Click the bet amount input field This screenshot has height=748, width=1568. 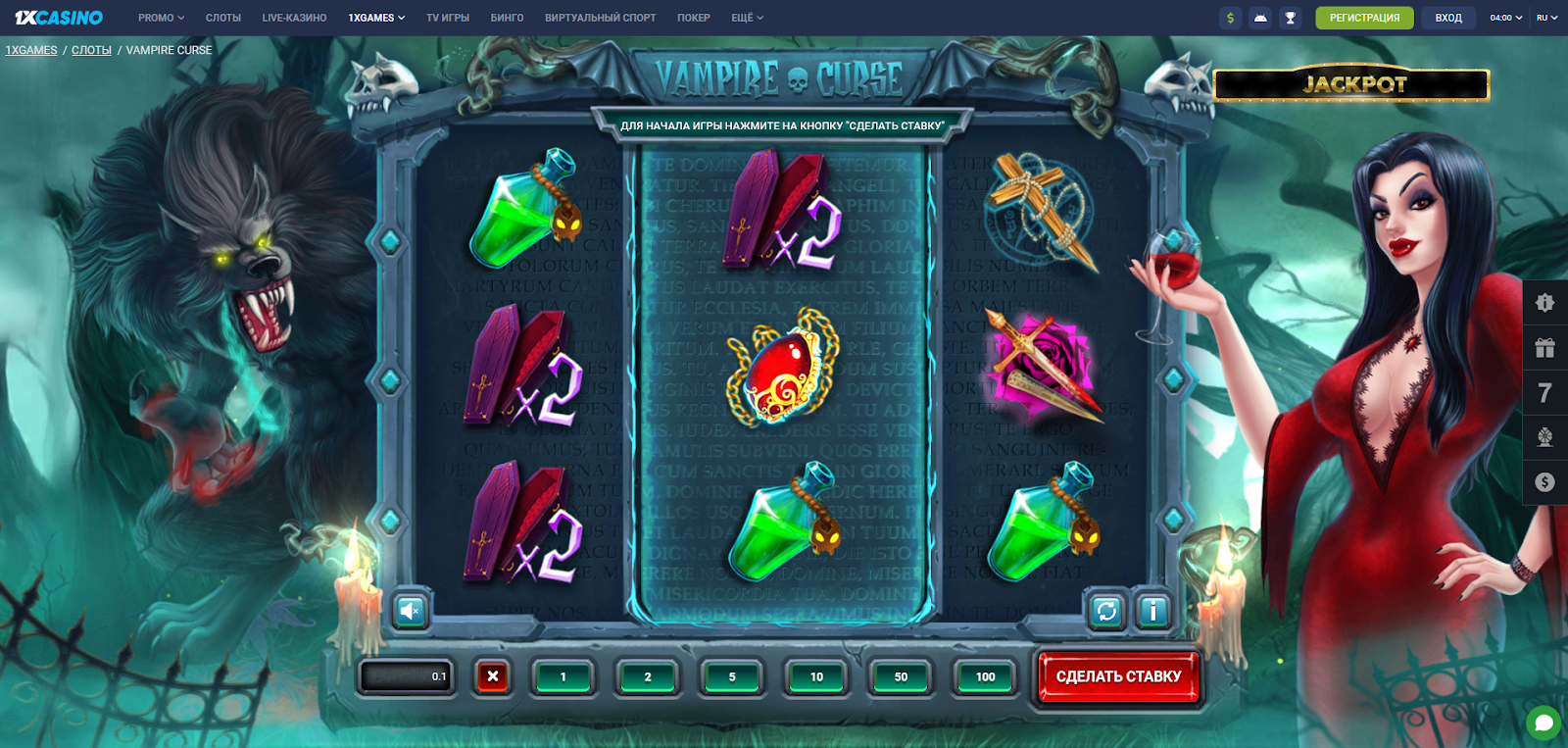(407, 676)
